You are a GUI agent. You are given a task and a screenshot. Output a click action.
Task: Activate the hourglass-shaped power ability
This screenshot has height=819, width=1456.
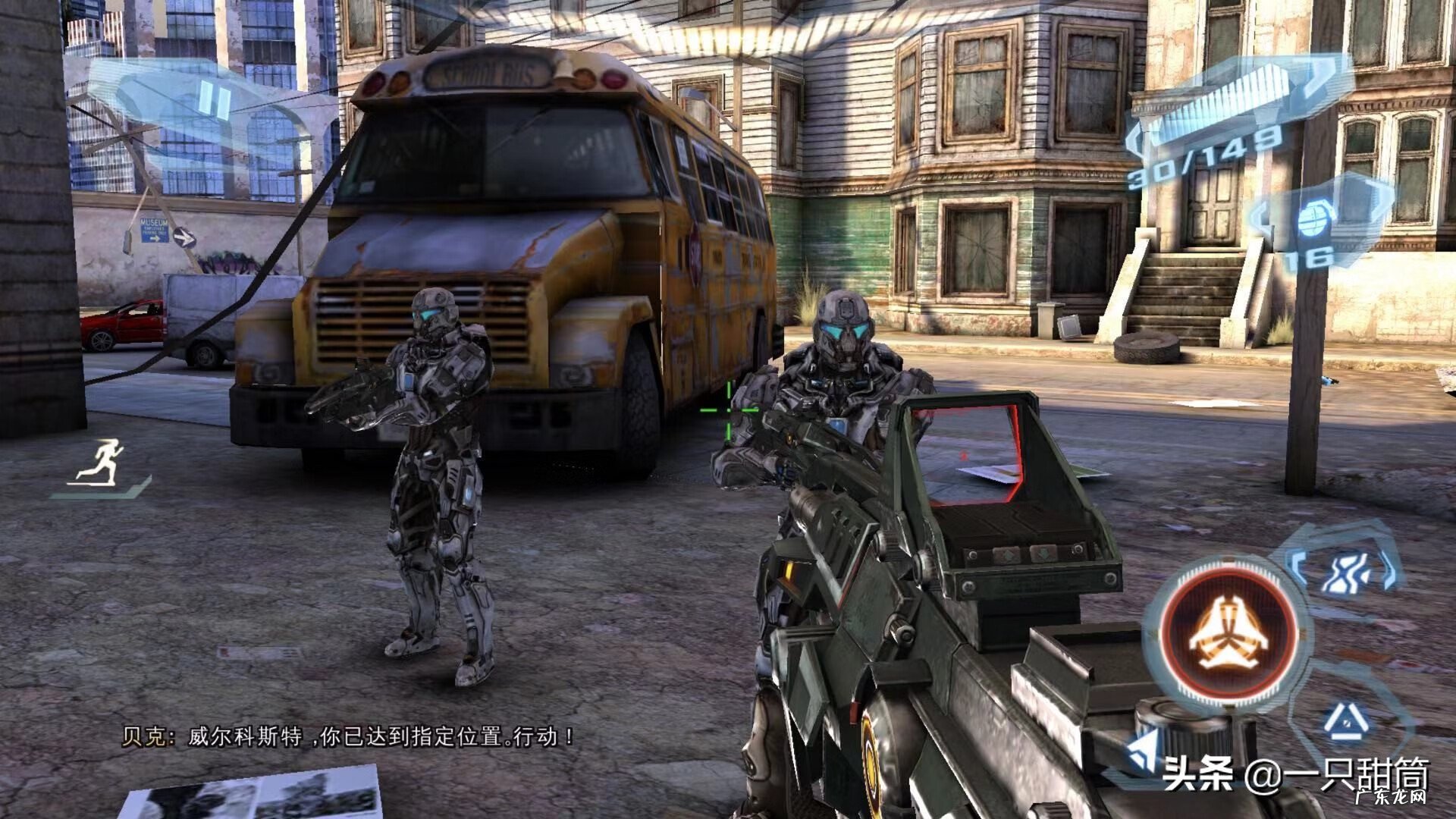(x=1345, y=573)
